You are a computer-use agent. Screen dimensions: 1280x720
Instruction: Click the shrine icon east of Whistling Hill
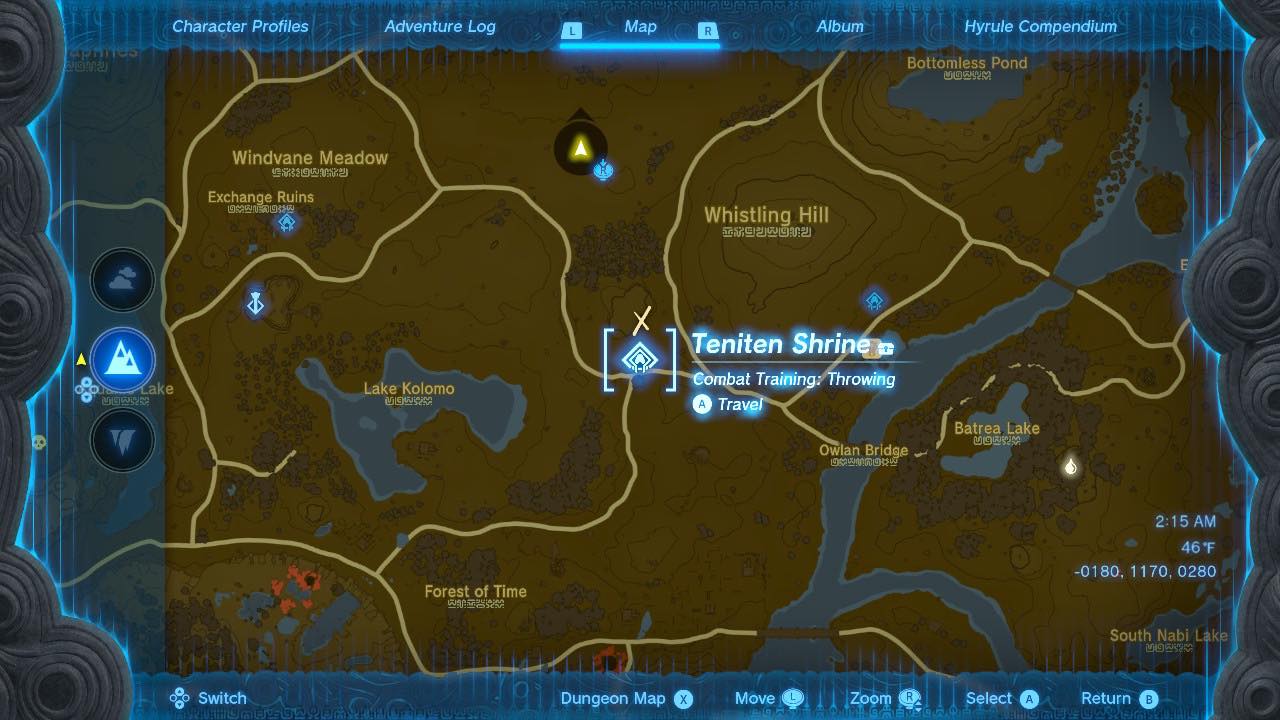875,299
